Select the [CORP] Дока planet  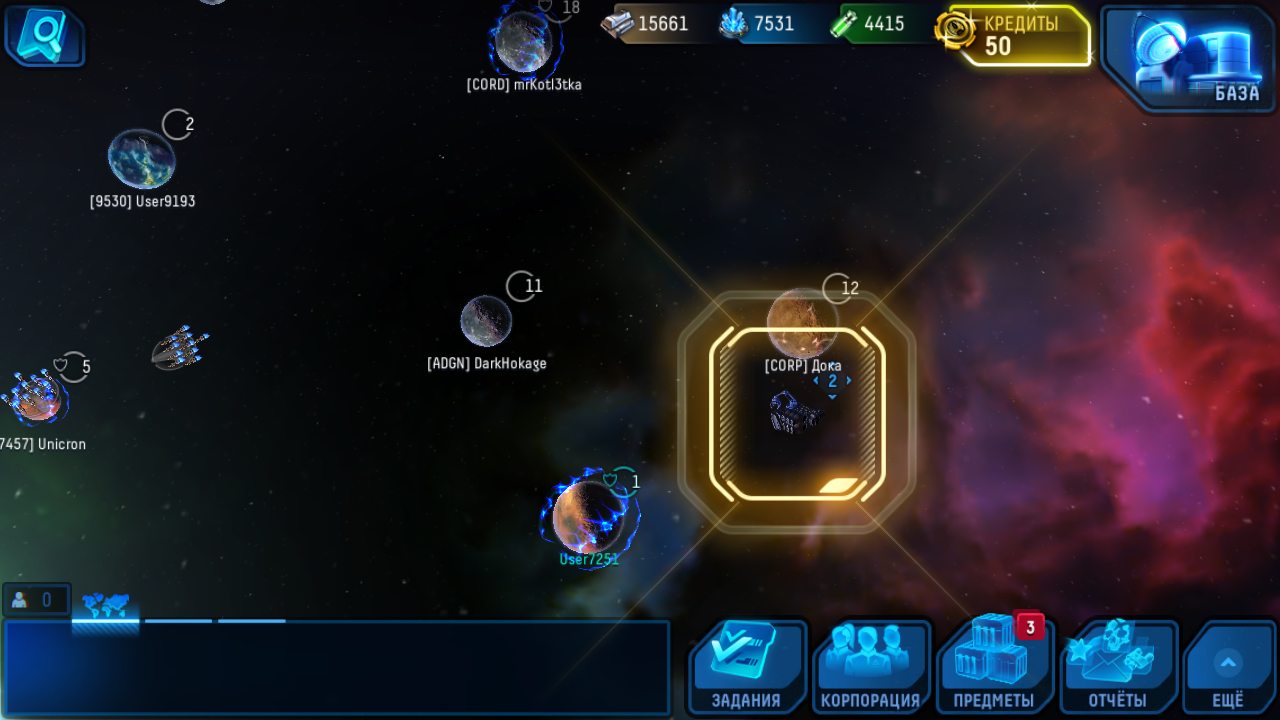(802, 322)
